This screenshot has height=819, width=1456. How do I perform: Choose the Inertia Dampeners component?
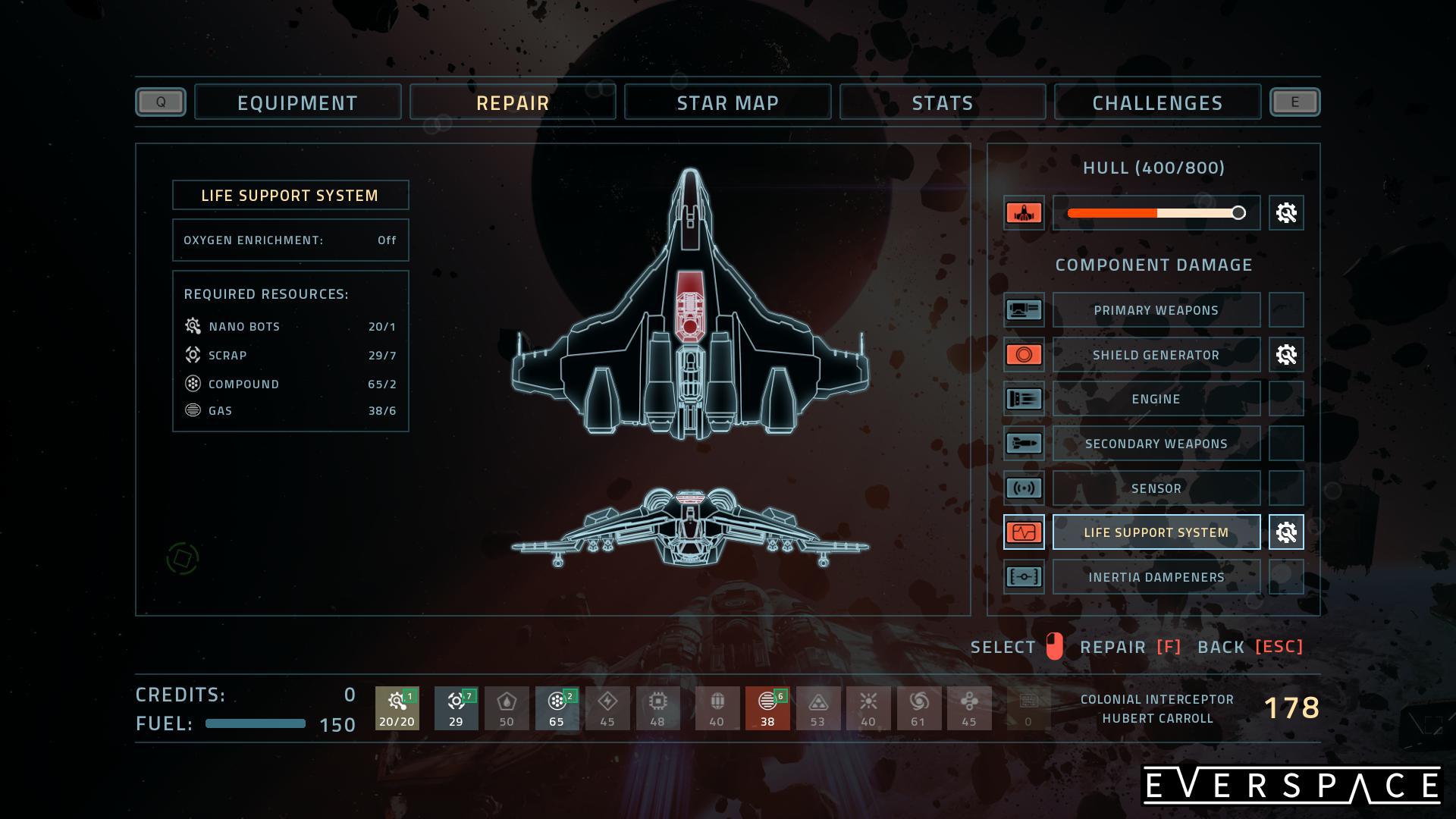click(1156, 577)
